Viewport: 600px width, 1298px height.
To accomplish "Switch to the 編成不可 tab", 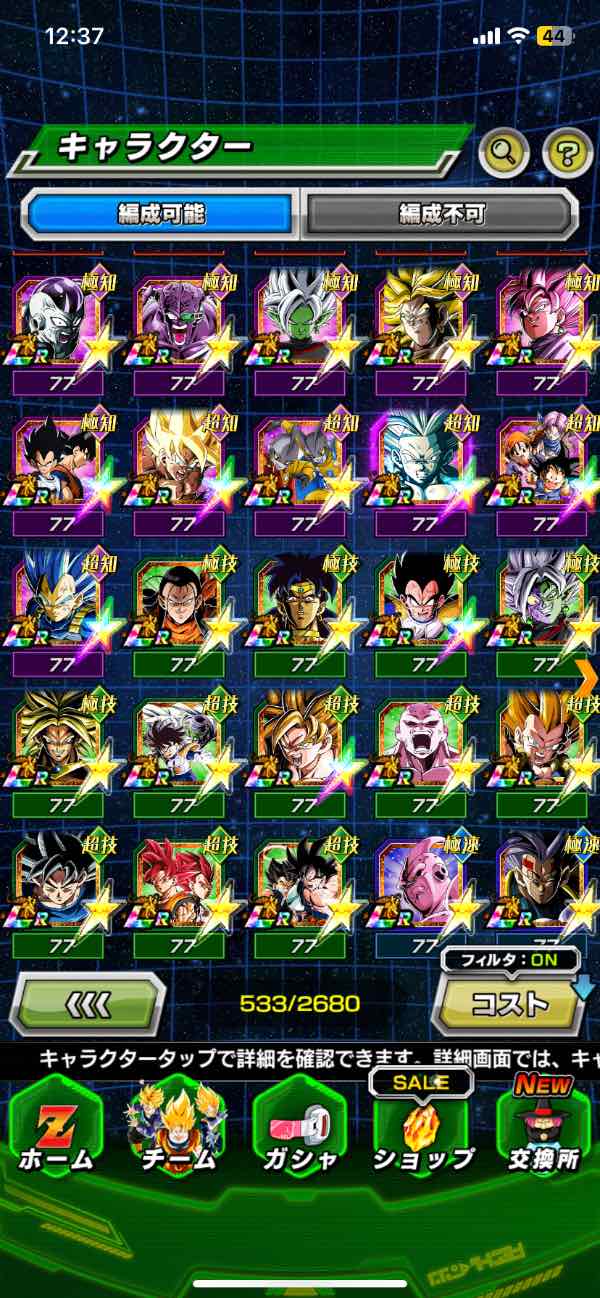I will click(x=440, y=213).
